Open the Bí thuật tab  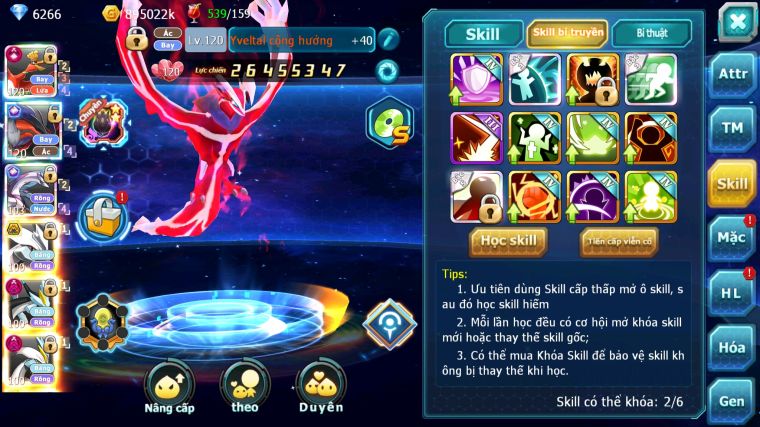coord(651,33)
